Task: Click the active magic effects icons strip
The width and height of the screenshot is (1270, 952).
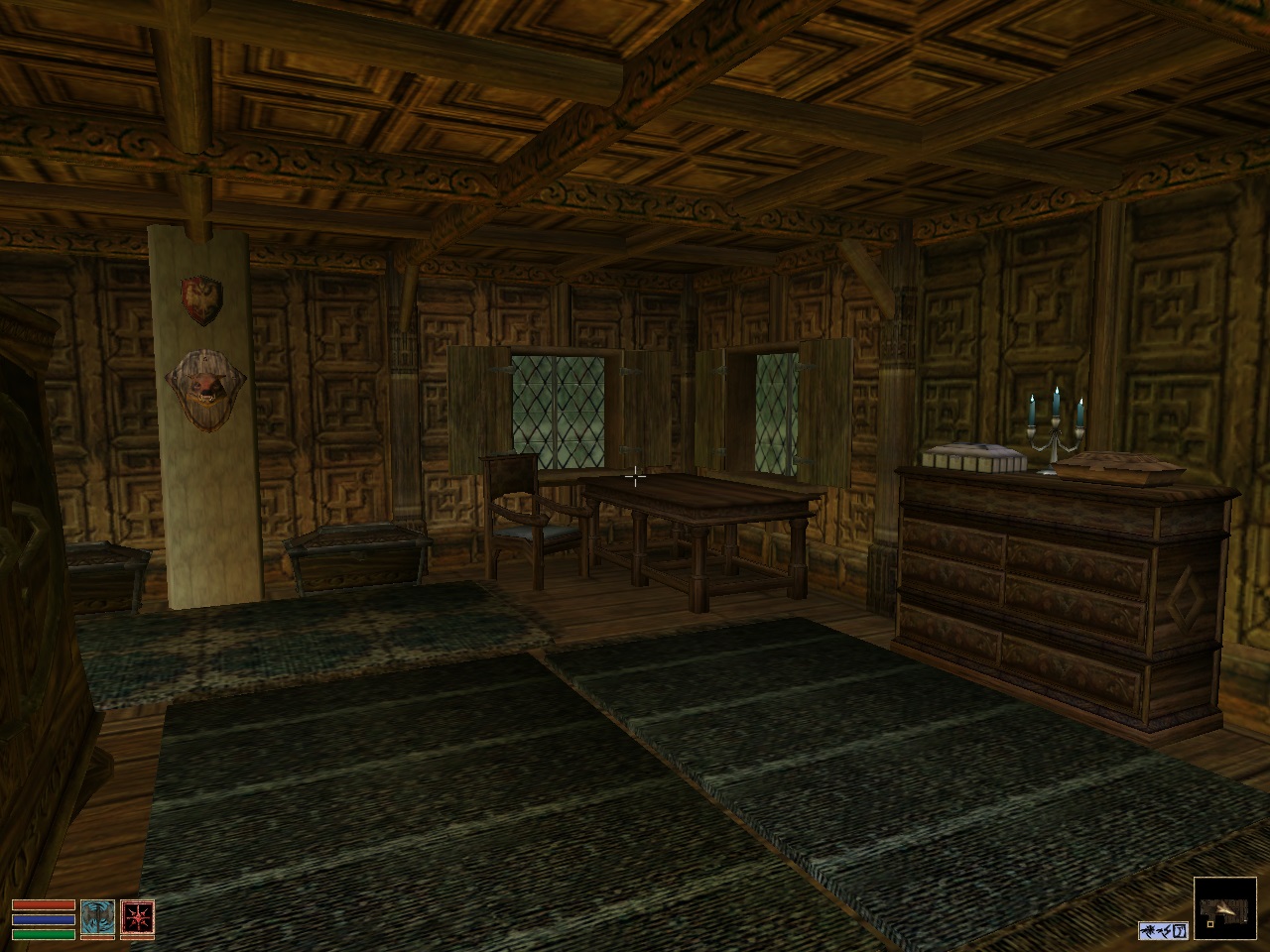Action: pyautogui.click(x=1163, y=930)
